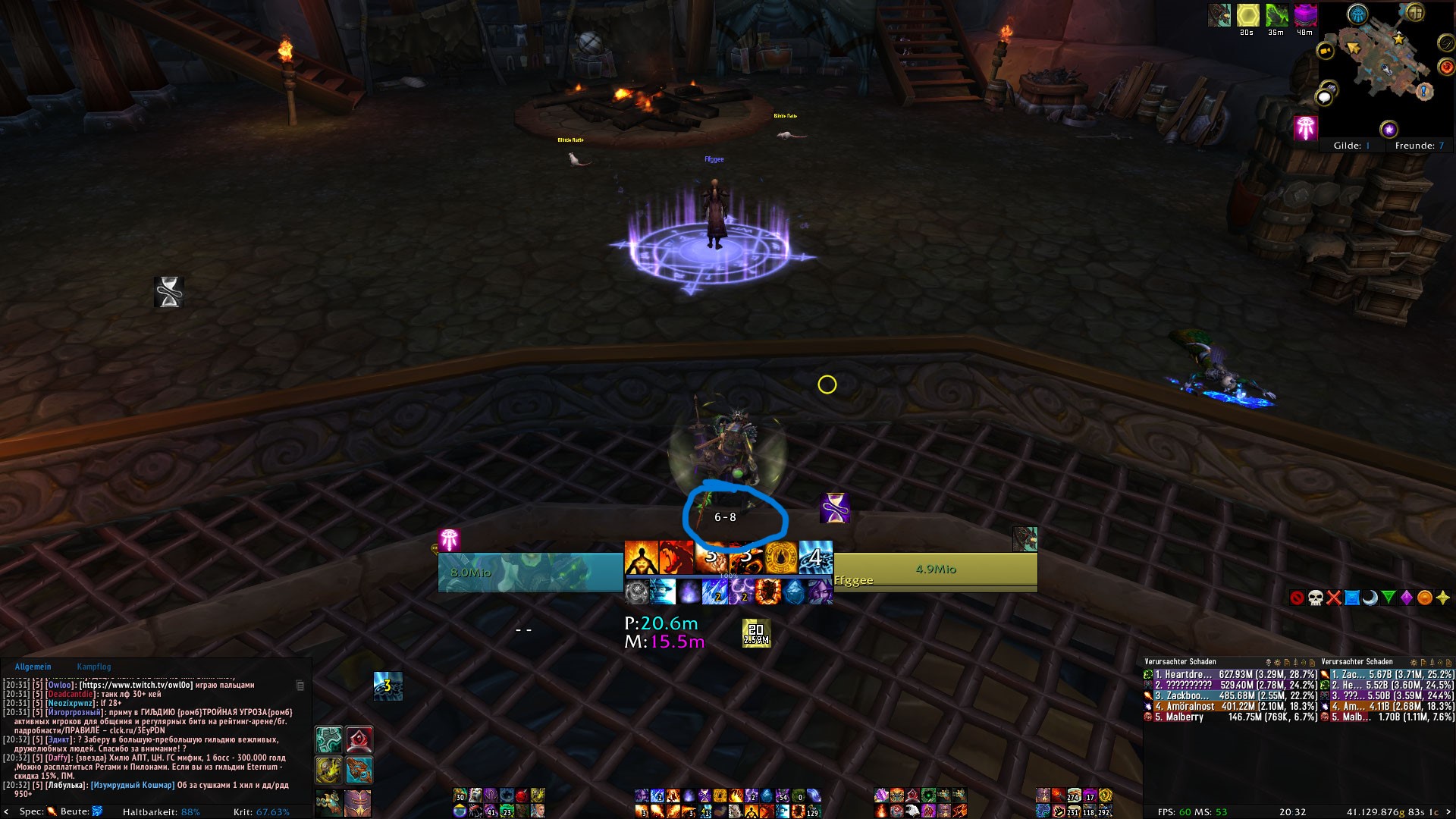The image size is (1456, 819).
Task: Select the skull raid marker
Action: pos(1315,598)
